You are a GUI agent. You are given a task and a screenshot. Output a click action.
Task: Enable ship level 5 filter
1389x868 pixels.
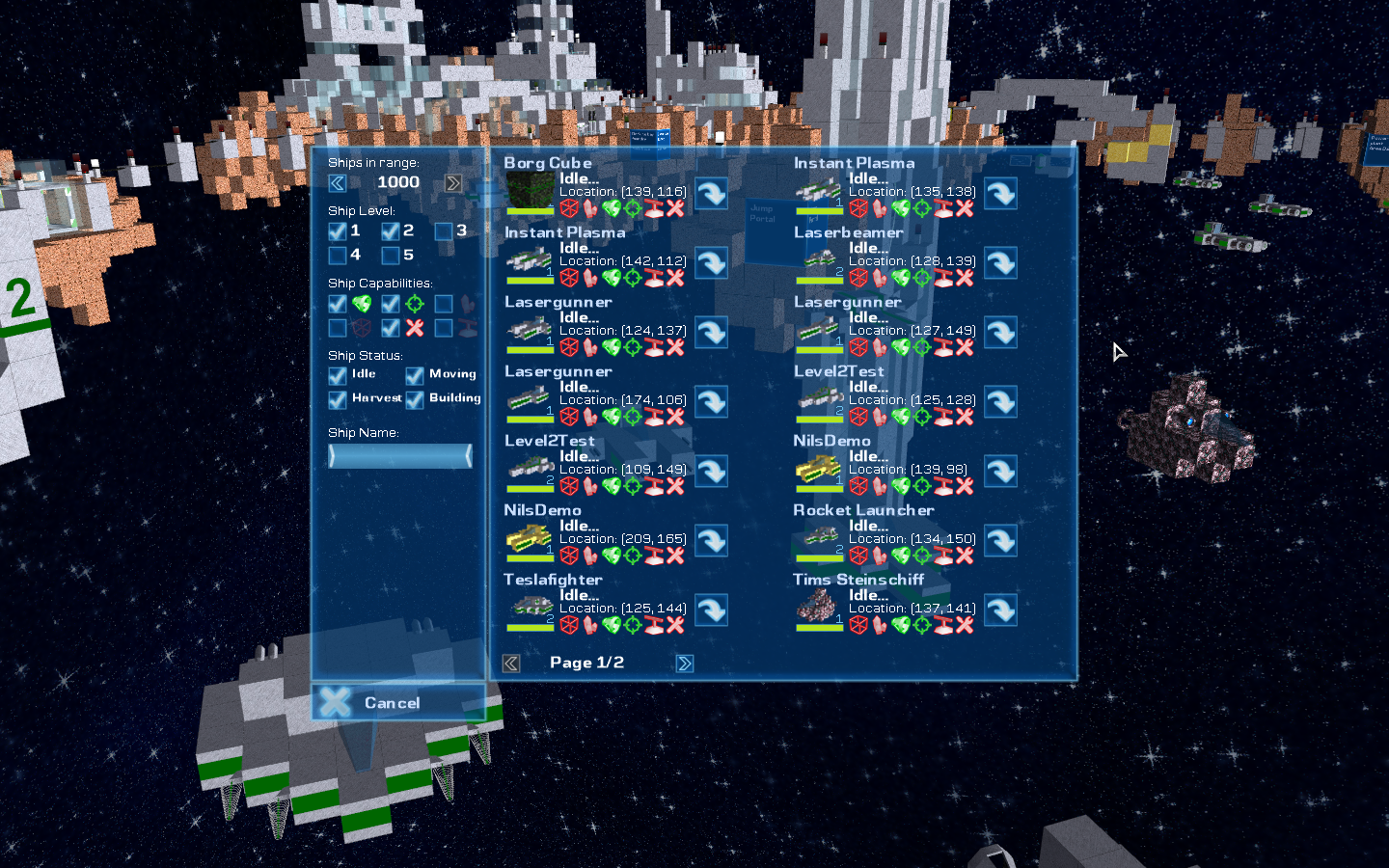tap(391, 256)
